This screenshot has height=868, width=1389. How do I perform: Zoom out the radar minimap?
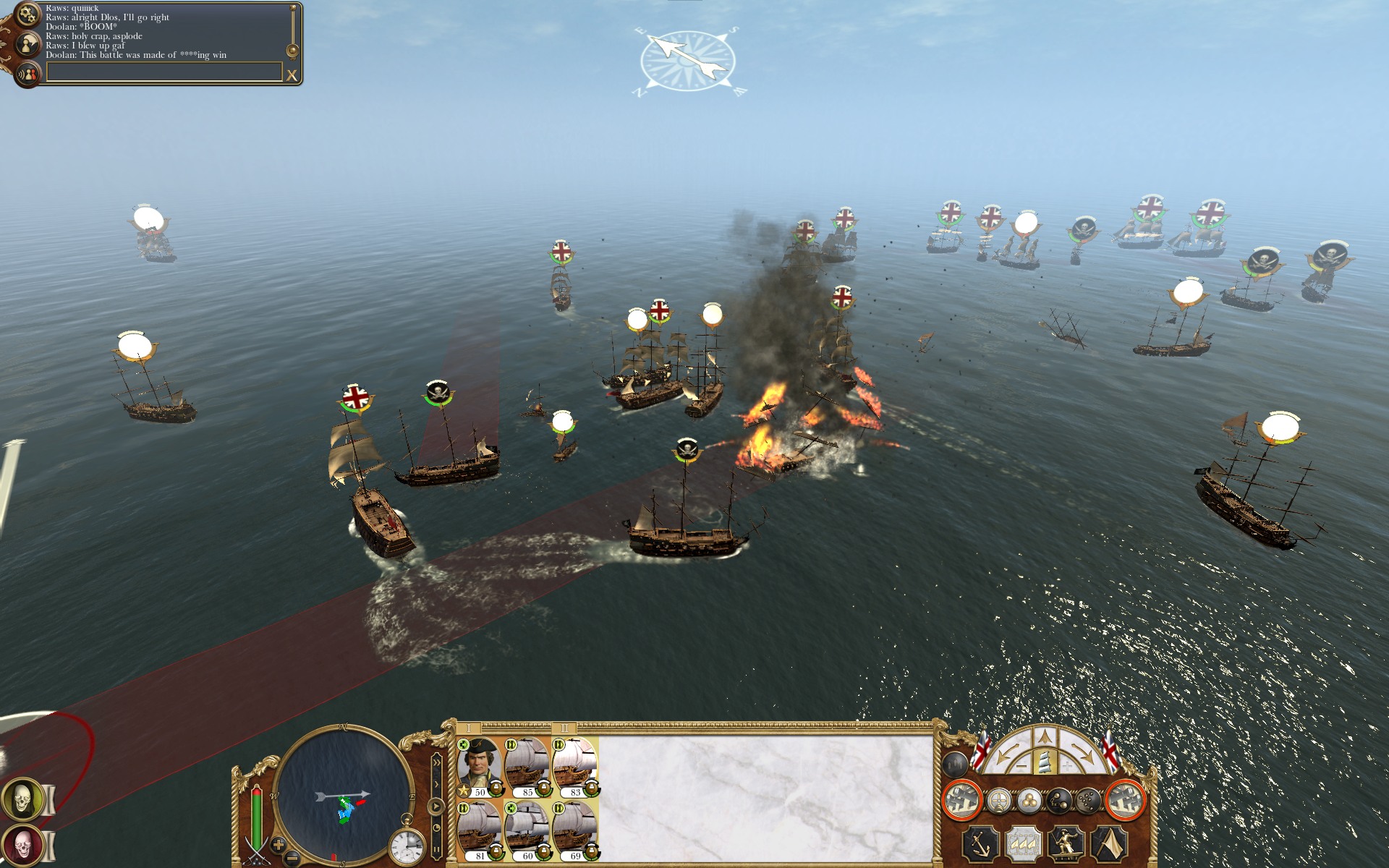click(292, 859)
